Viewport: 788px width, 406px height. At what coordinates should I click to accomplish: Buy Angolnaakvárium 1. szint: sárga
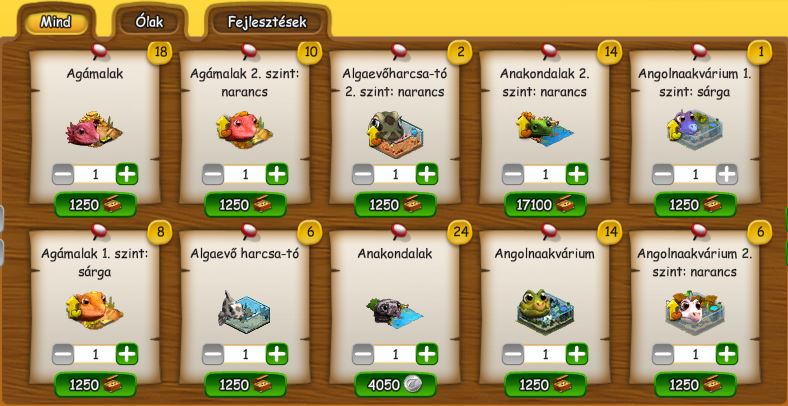coord(695,204)
